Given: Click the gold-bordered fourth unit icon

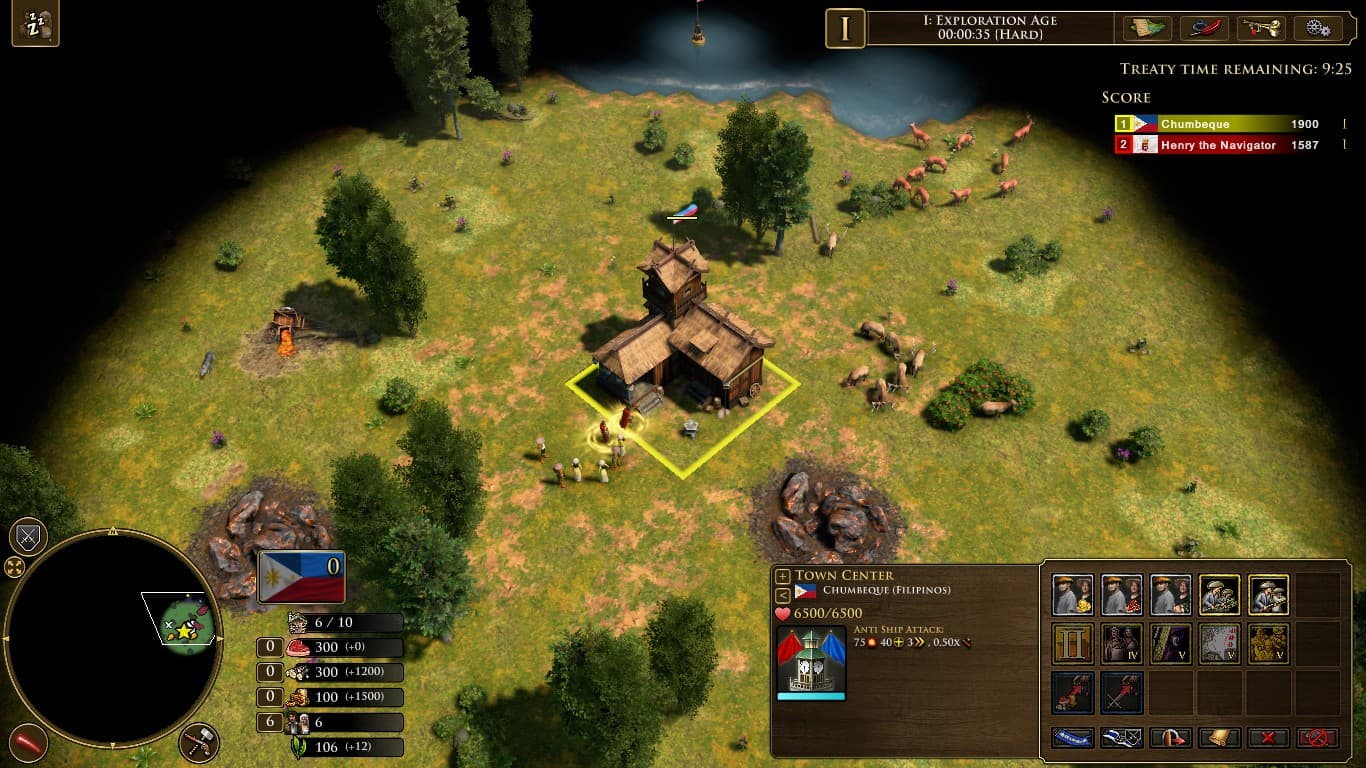Looking at the screenshot, I should 1219,595.
